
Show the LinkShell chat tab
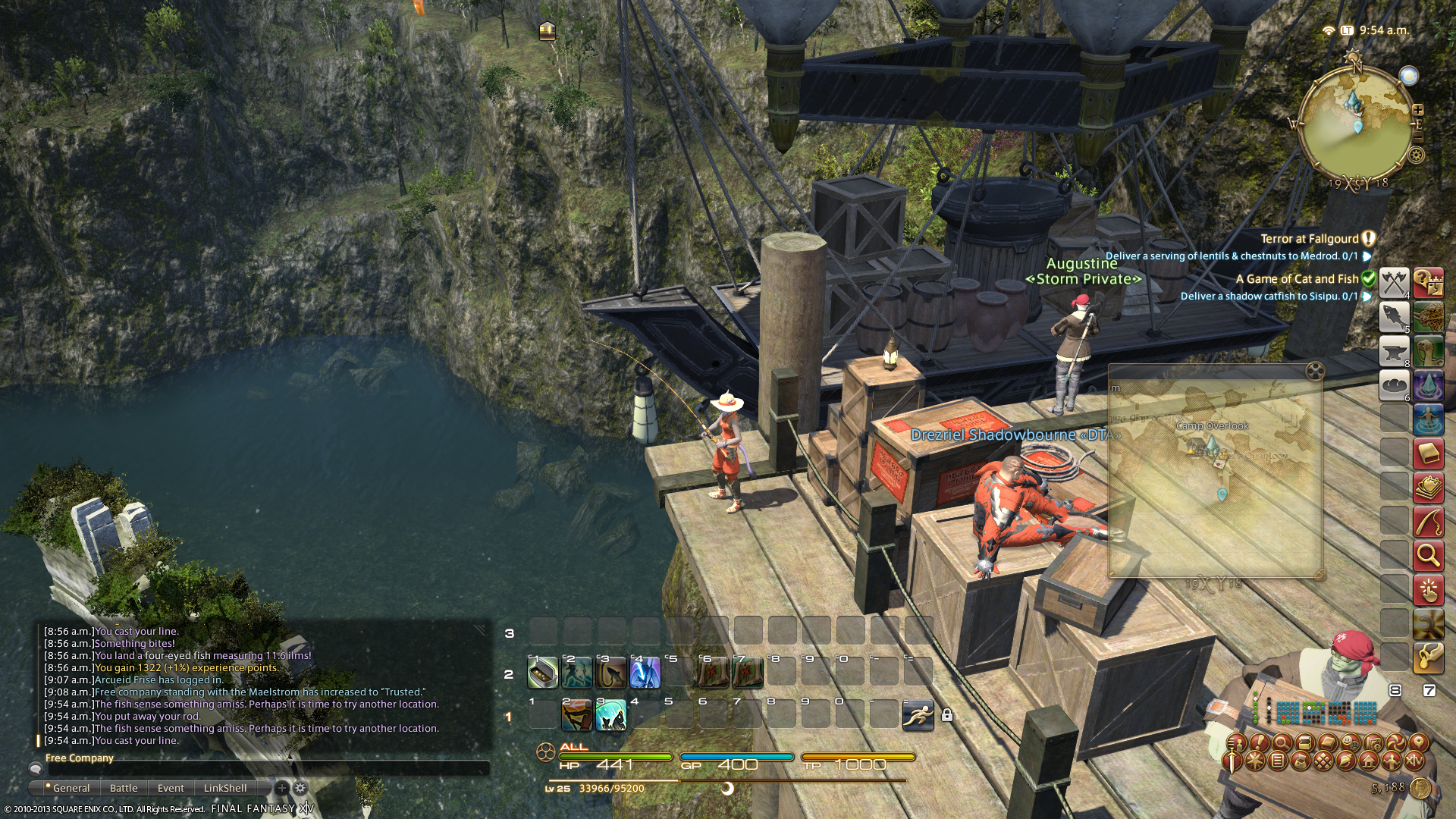click(225, 788)
